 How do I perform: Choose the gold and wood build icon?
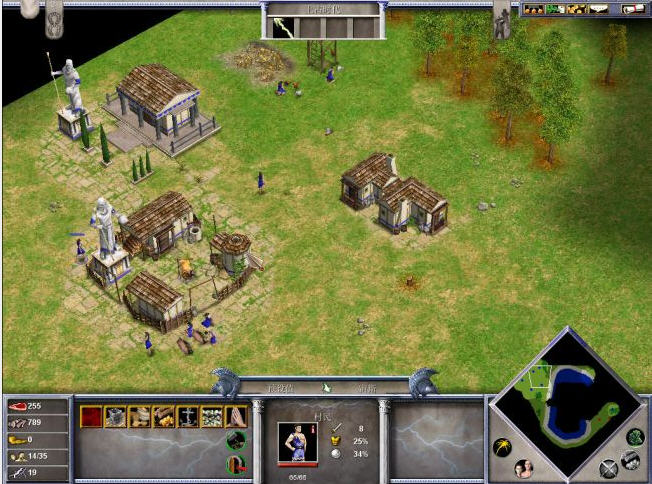point(163,417)
